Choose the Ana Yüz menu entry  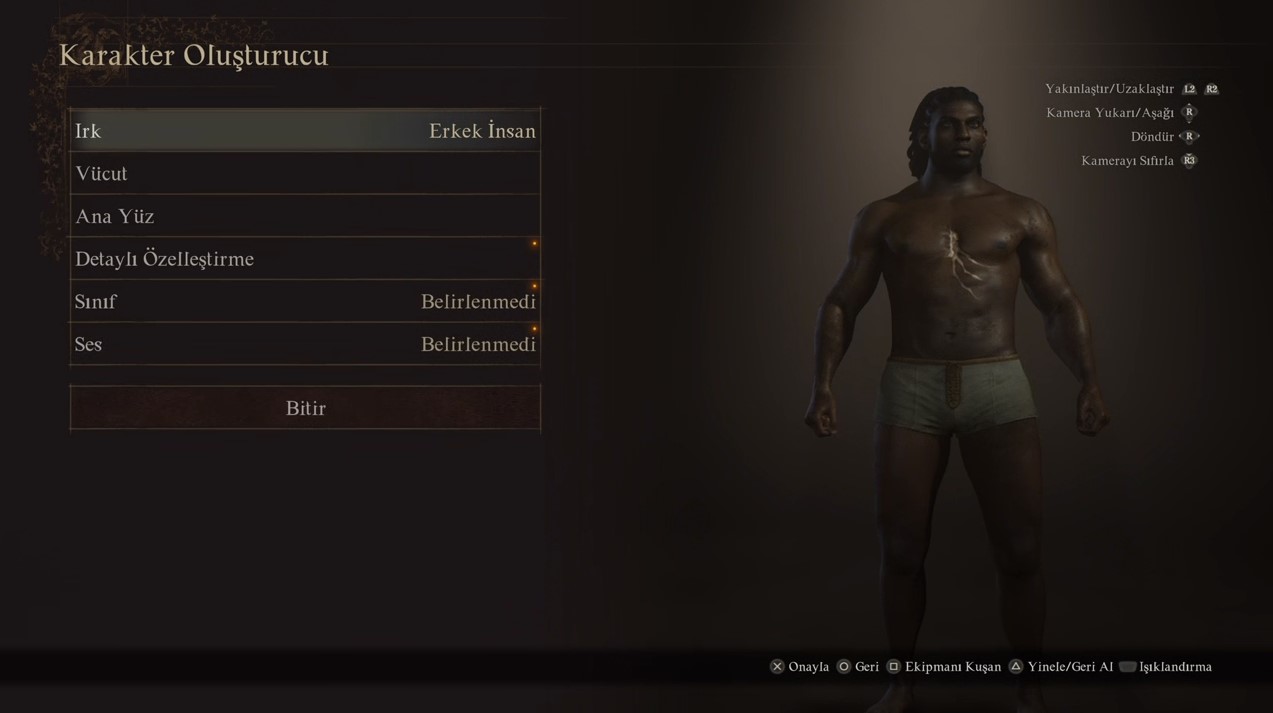pyautogui.click(x=305, y=216)
